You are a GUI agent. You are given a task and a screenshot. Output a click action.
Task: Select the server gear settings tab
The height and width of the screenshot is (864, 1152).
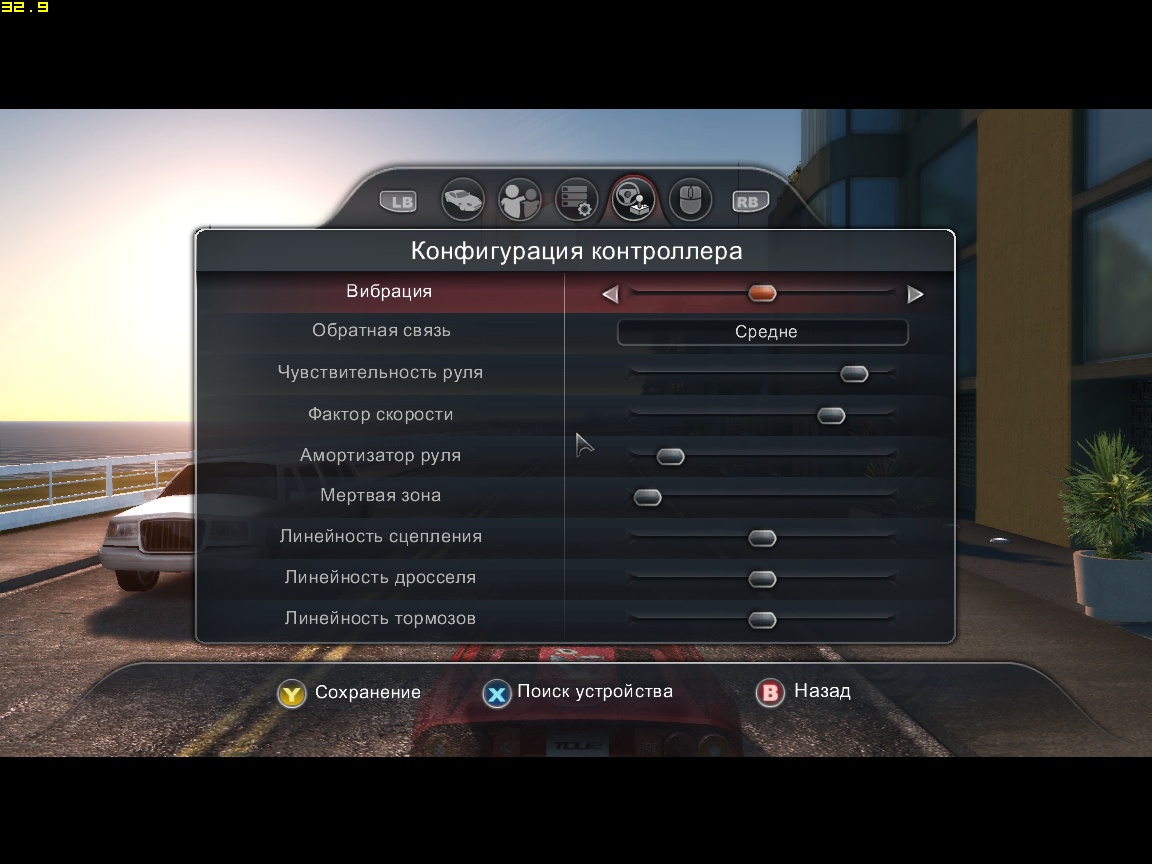pos(577,200)
